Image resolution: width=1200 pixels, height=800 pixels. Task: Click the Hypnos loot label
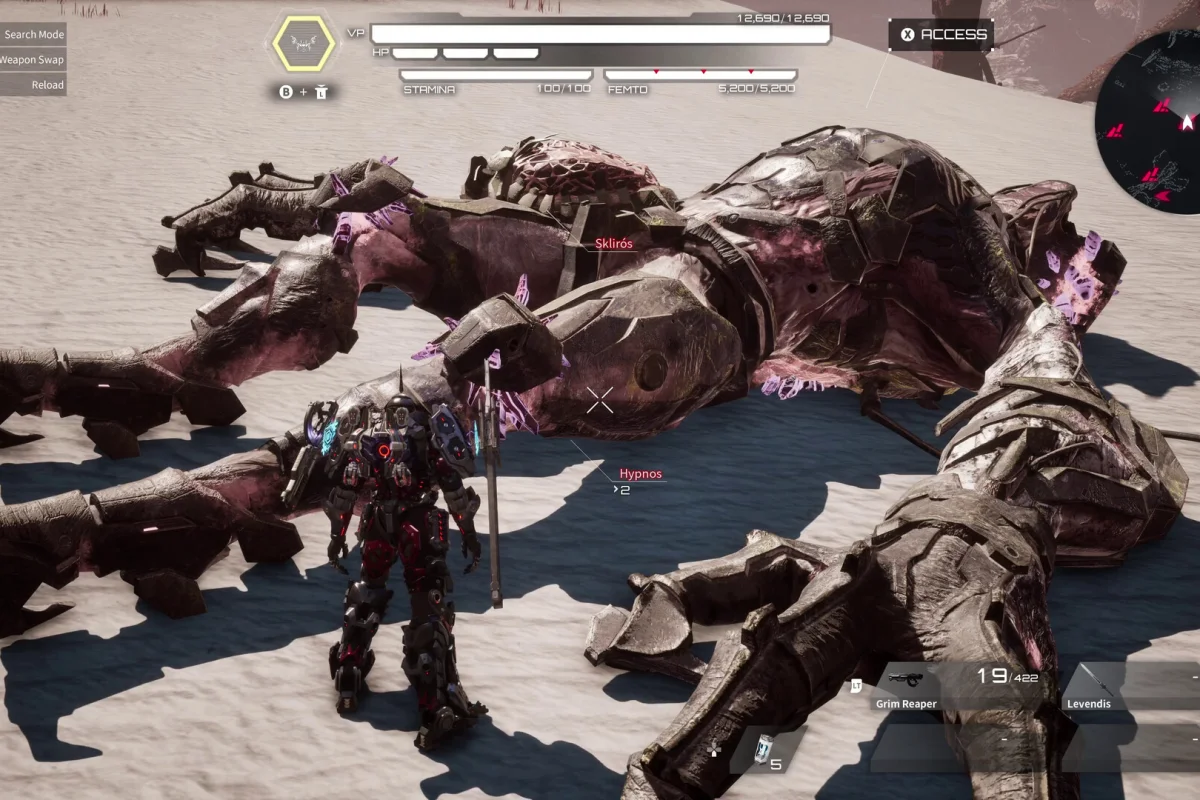(x=640, y=474)
